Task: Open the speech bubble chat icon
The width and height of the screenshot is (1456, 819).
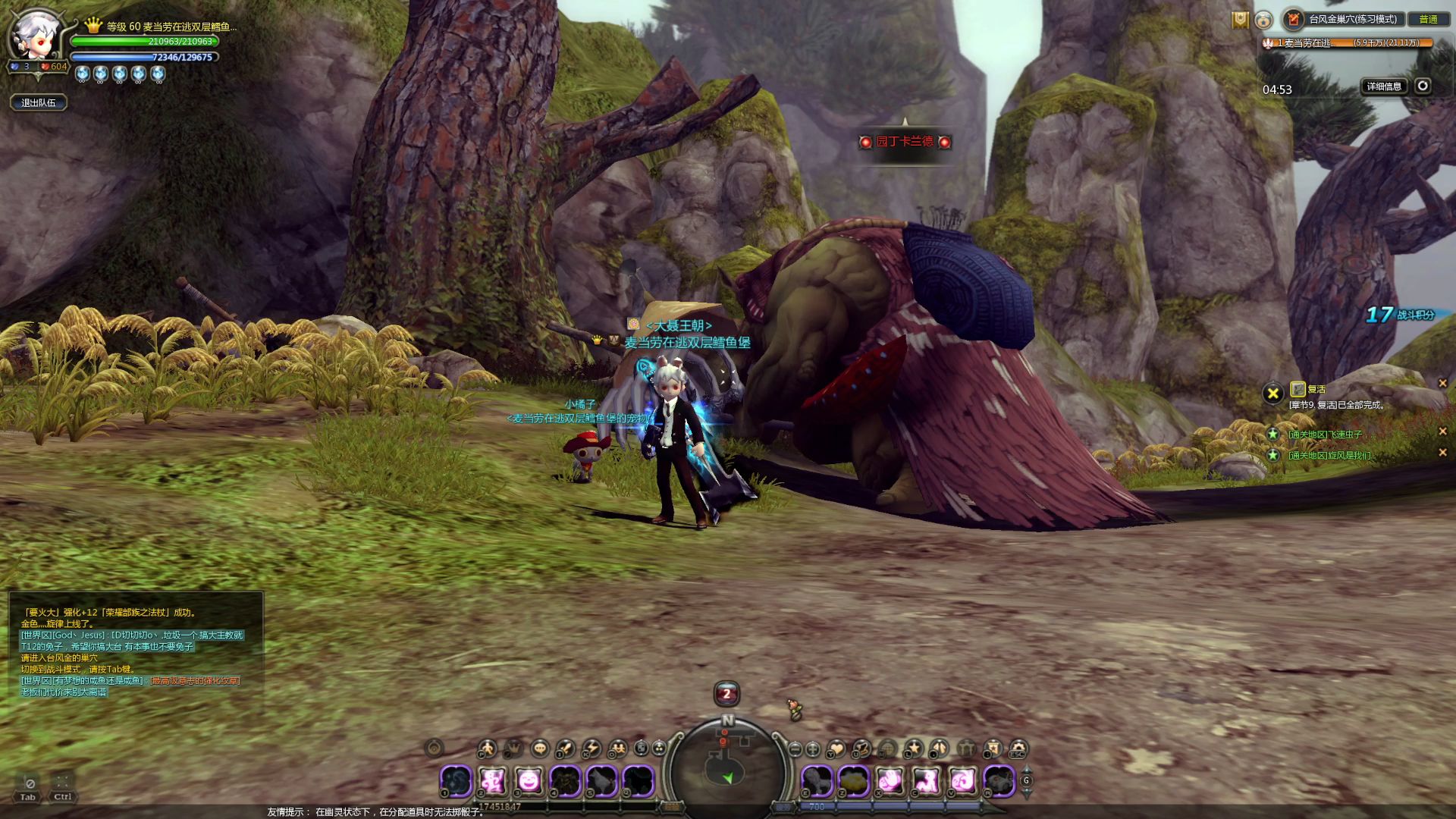Action: coord(539,748)
